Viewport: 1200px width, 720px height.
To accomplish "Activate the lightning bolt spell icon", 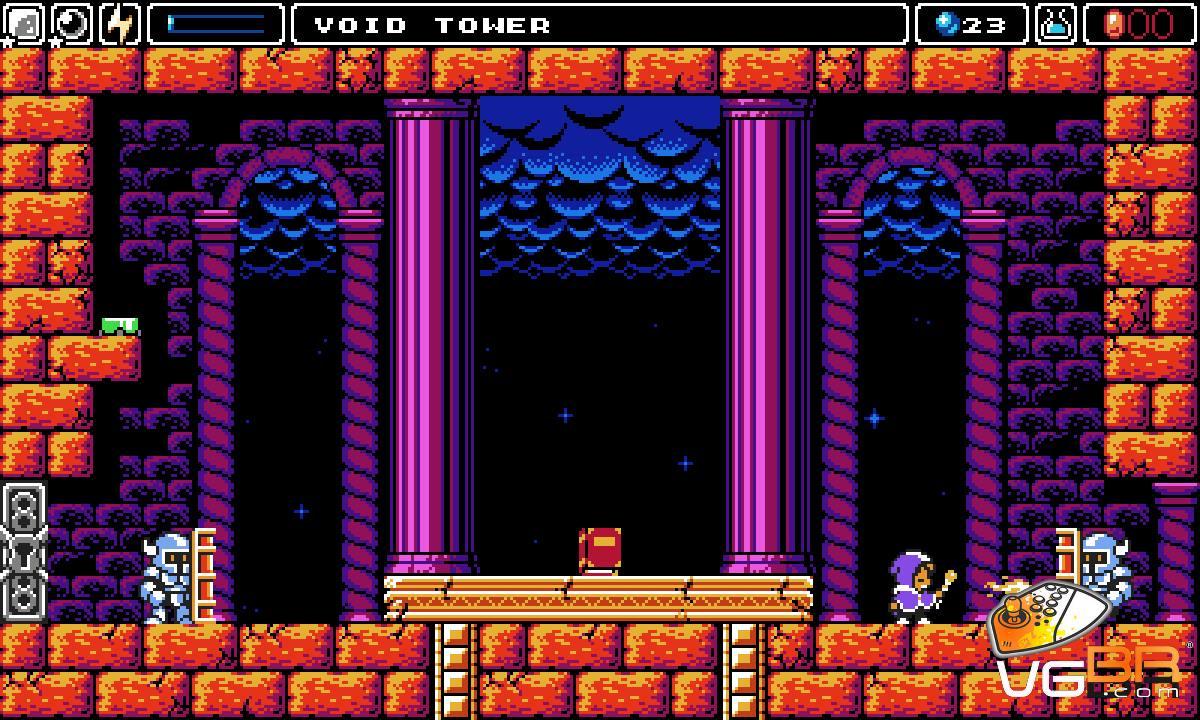I will 120,24.
